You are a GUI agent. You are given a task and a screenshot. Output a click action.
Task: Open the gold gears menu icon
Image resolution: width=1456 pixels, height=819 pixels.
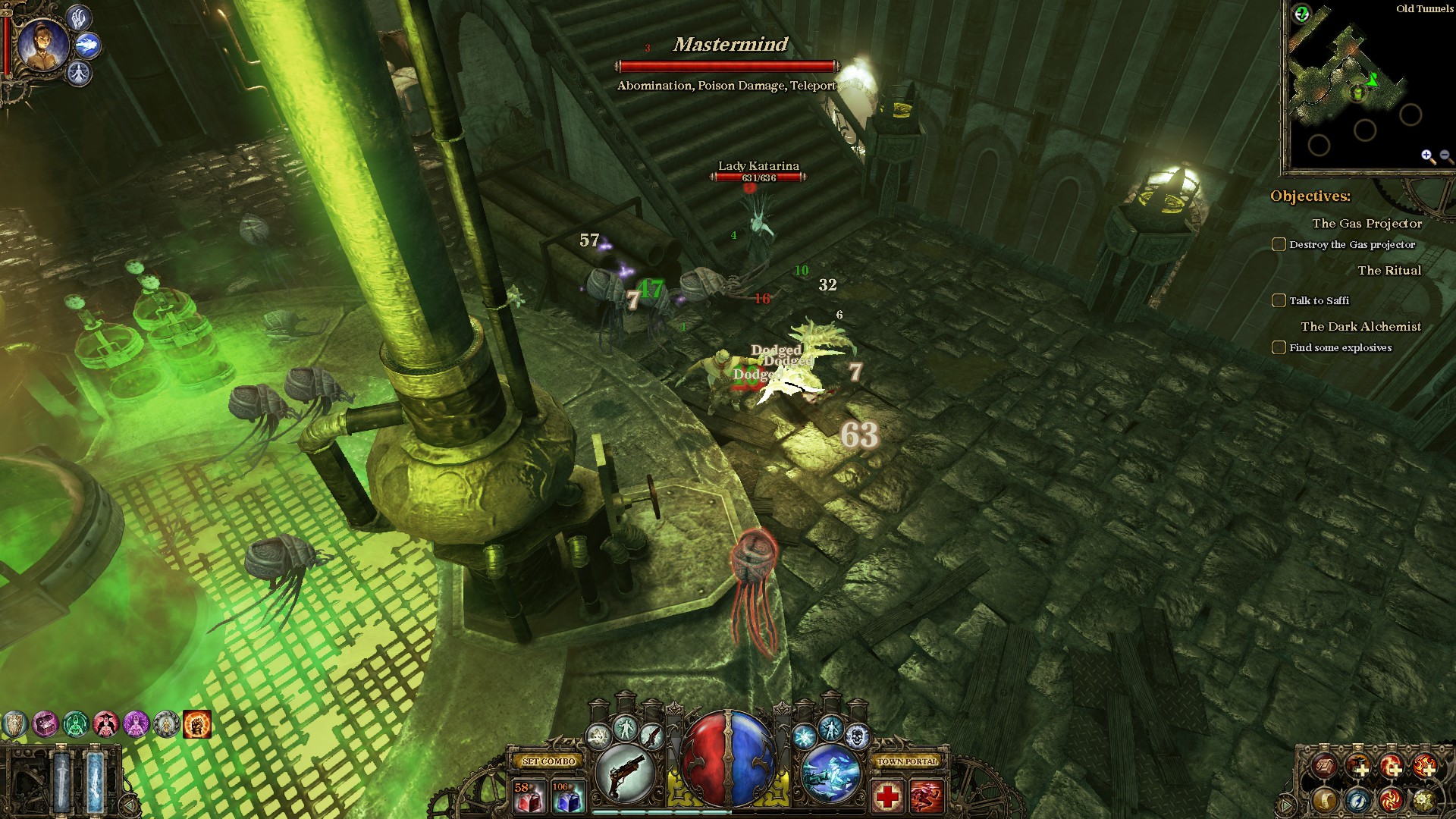[x=1424, y=799]
